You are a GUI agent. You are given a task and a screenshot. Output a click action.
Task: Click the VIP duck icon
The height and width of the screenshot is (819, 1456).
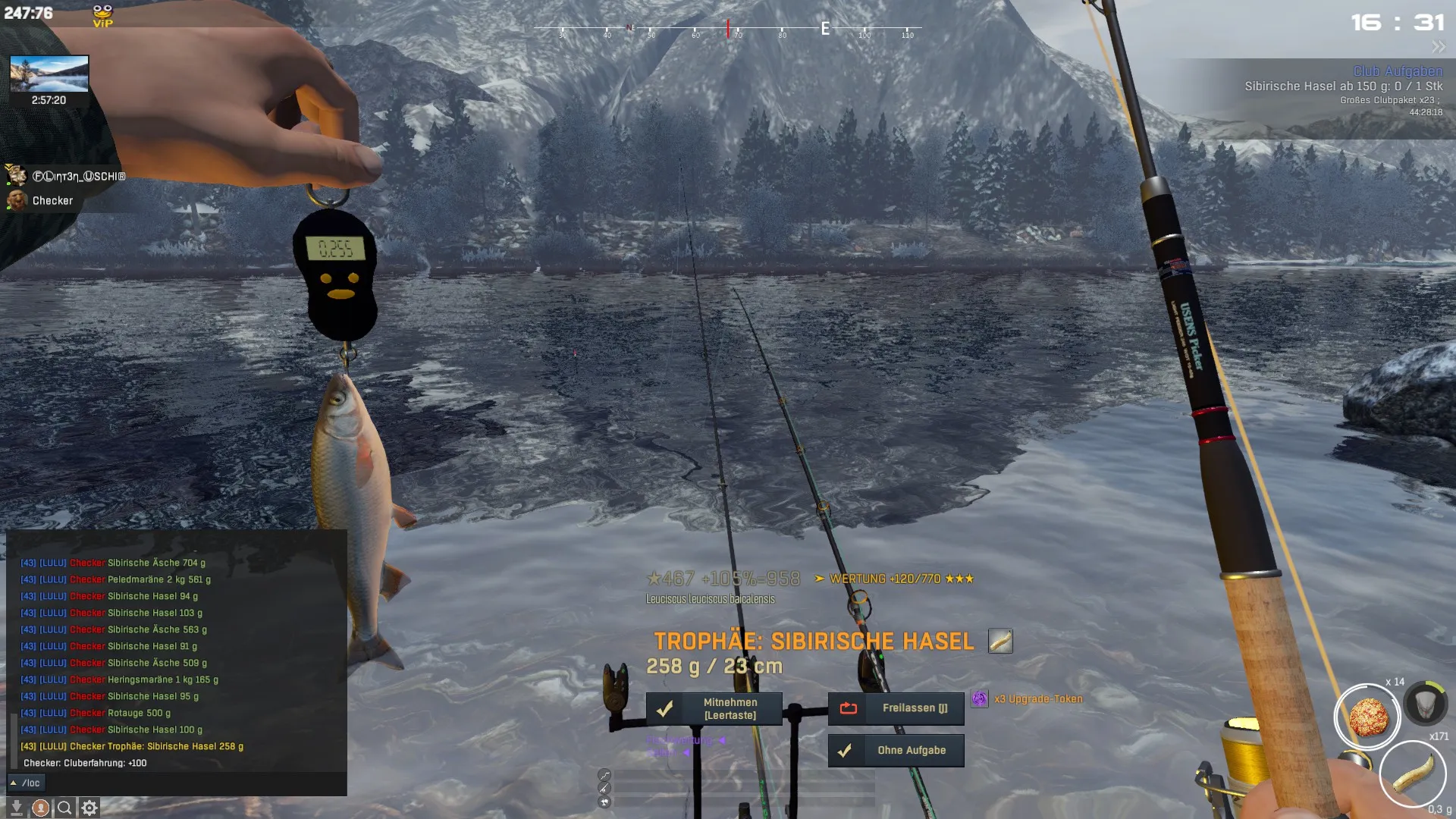(x=102, y=15)
